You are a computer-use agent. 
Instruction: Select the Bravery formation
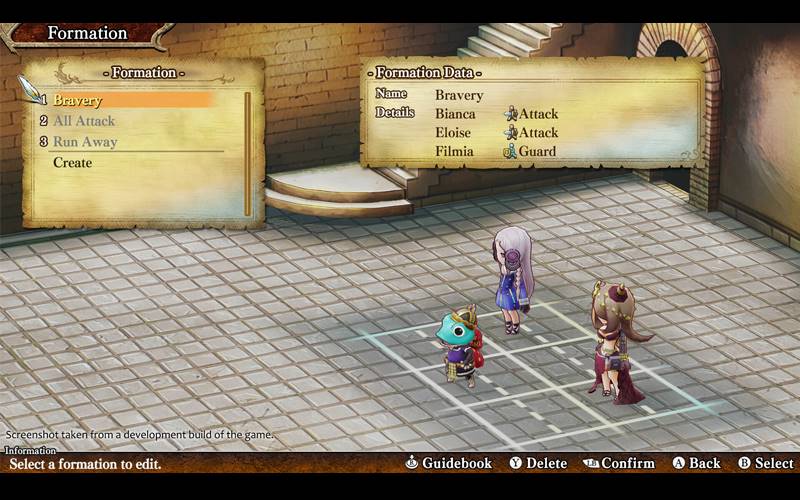(x=78, y=100)
